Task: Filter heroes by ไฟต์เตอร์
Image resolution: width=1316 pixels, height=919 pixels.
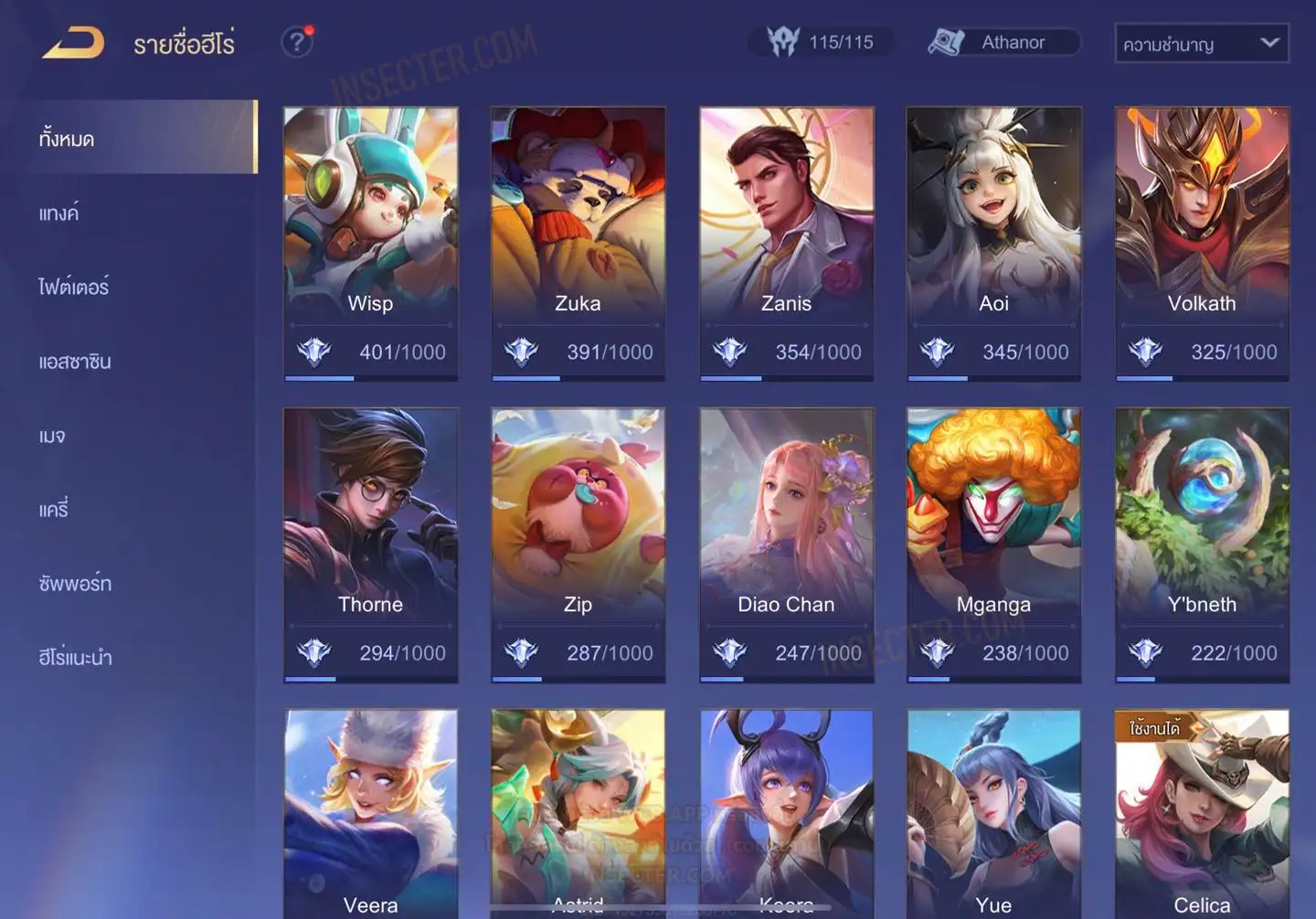Action: pyautogui.click(x=74, y=287)
